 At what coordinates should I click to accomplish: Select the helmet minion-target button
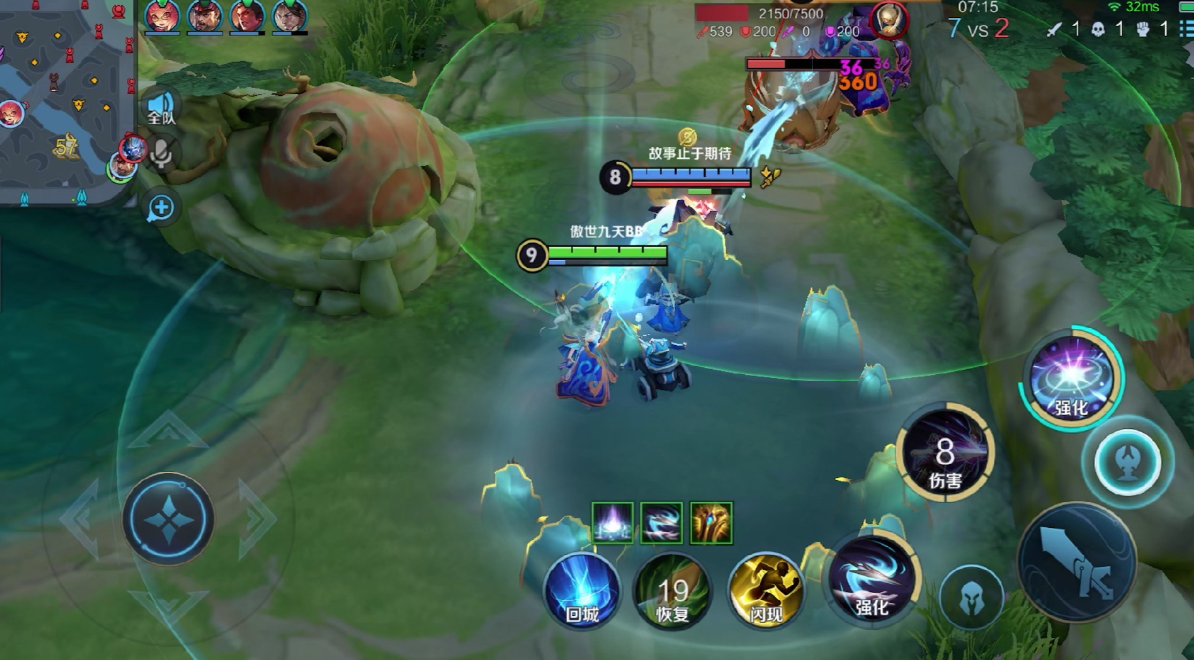tap(971, 597)
